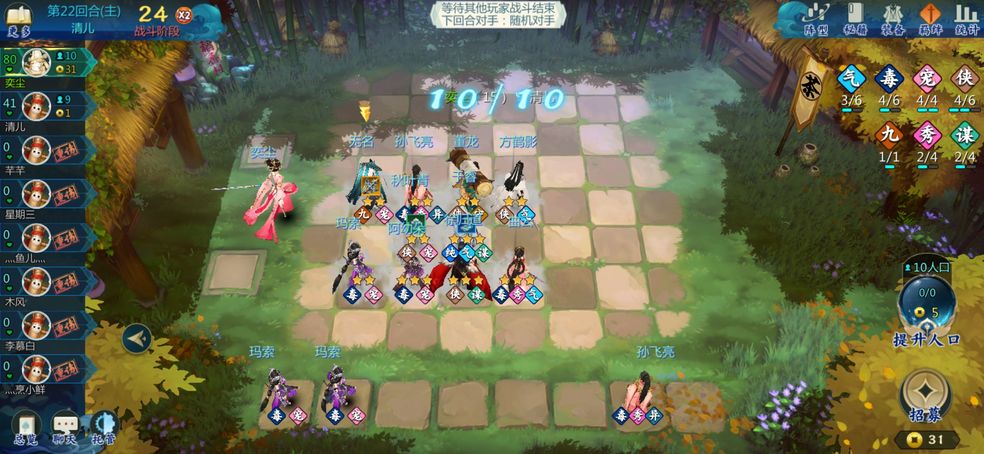The image size is (984, 454).
Task: Open the 装备 equipment panel
Action: (x=892, y=18)
